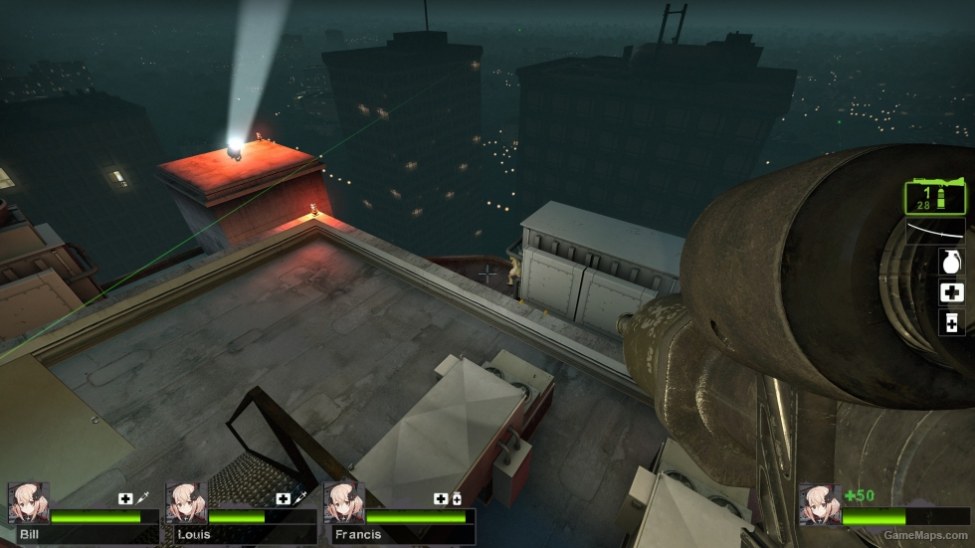Select the primary weapon slot with ammo
Screen dimensions: 975x548
[x=936, y=195]
